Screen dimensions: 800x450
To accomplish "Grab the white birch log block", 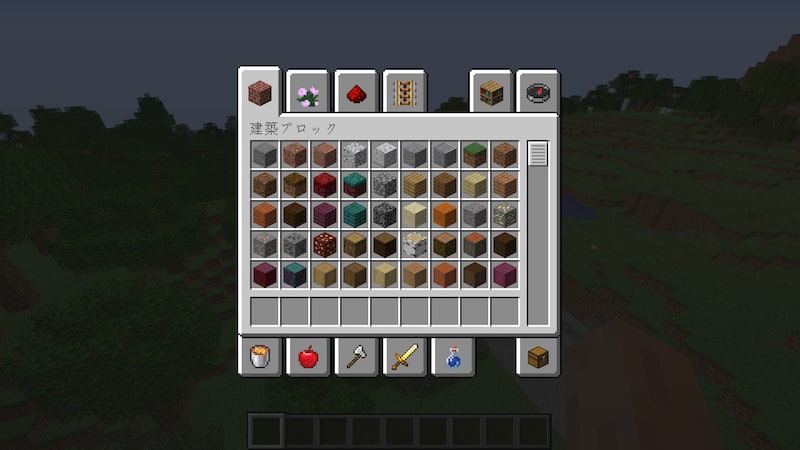I will pos(414,245).
